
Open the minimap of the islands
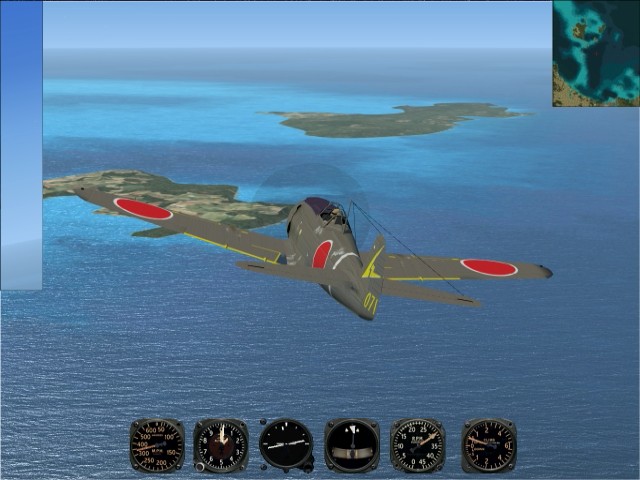[596, 53]
